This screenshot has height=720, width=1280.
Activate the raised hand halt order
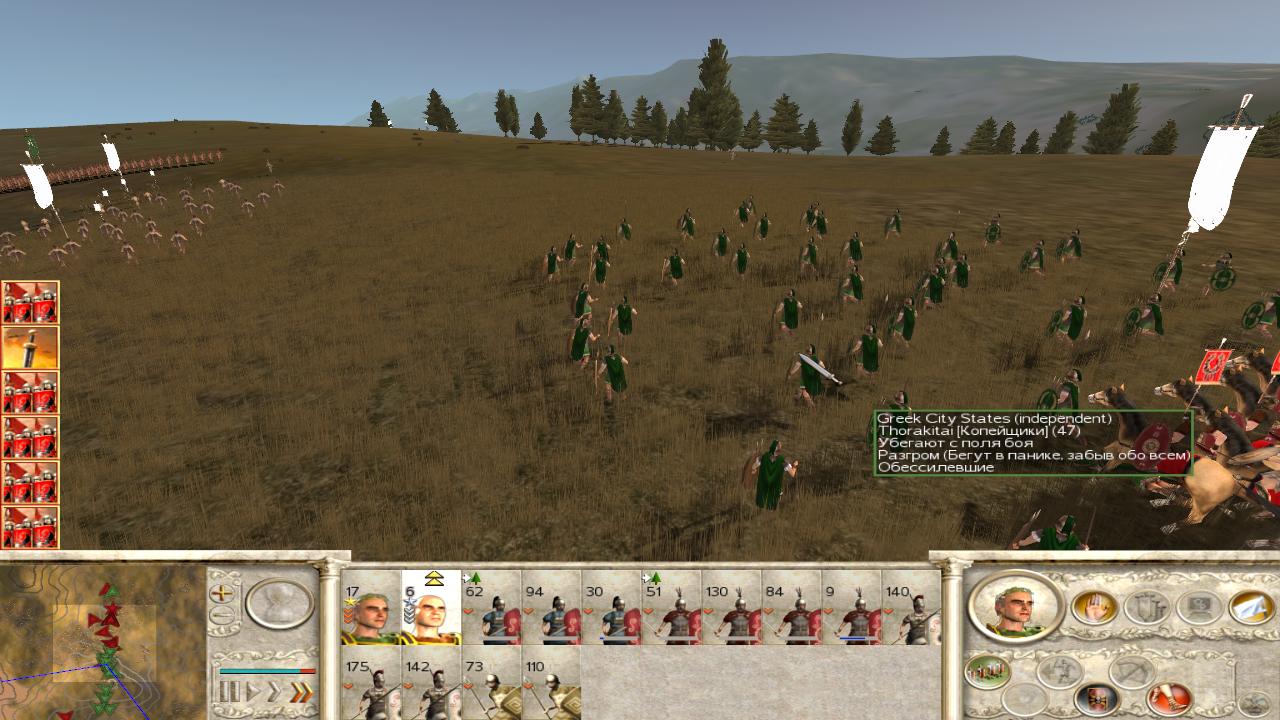(x=1095, y=607)
